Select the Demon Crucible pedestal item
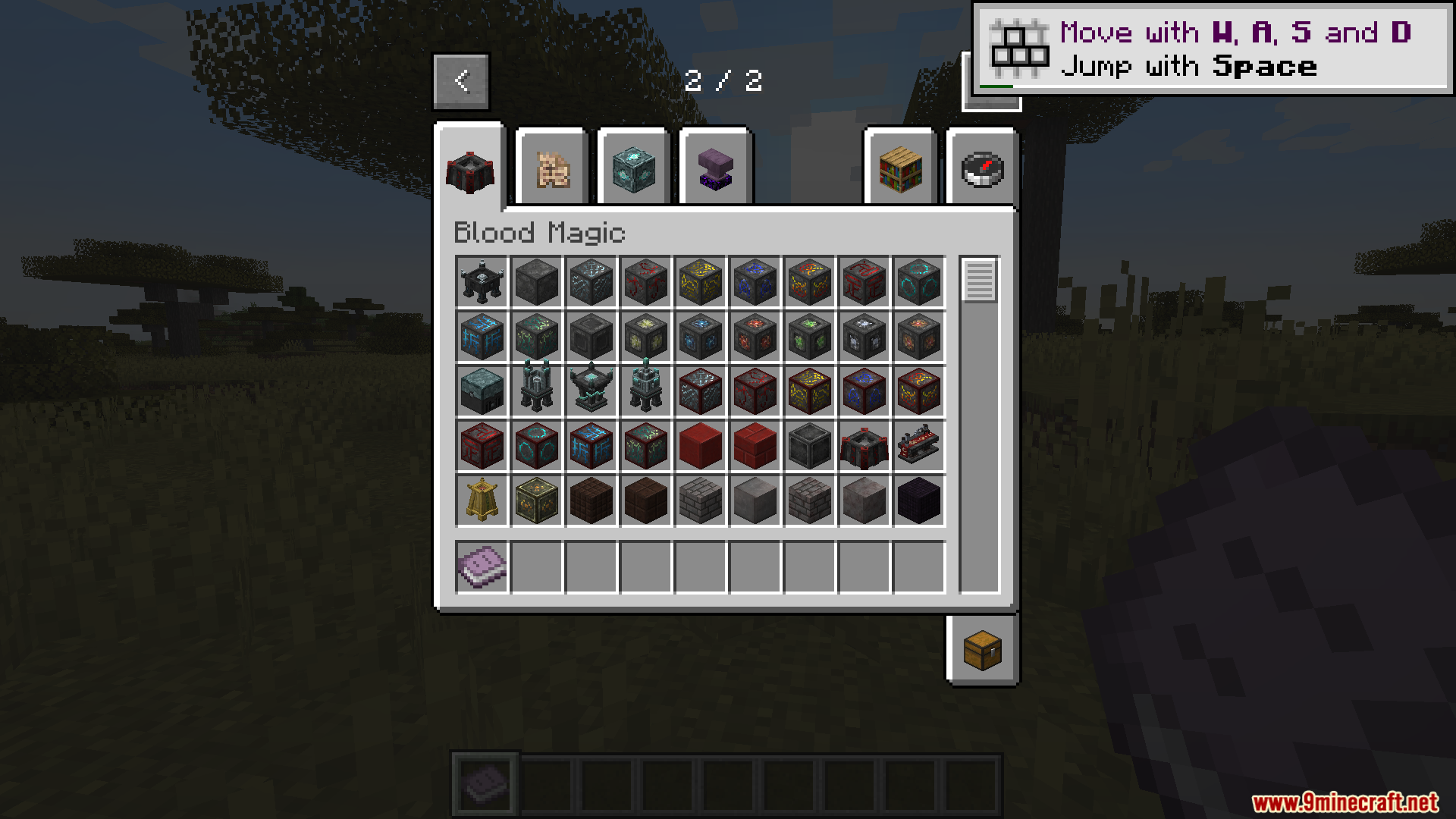 (x=535, y=392)
